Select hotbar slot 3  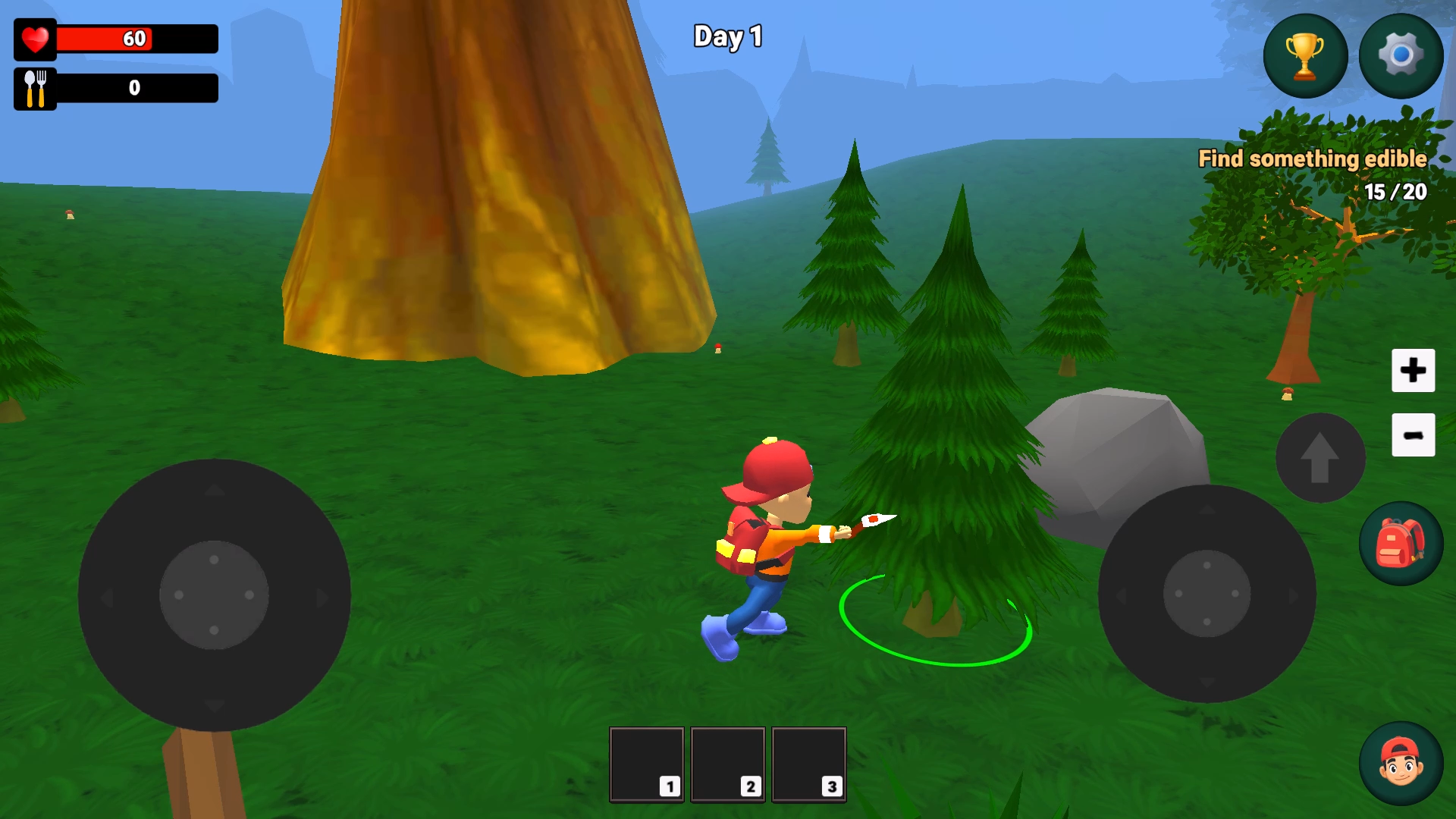tap(809, 764)
